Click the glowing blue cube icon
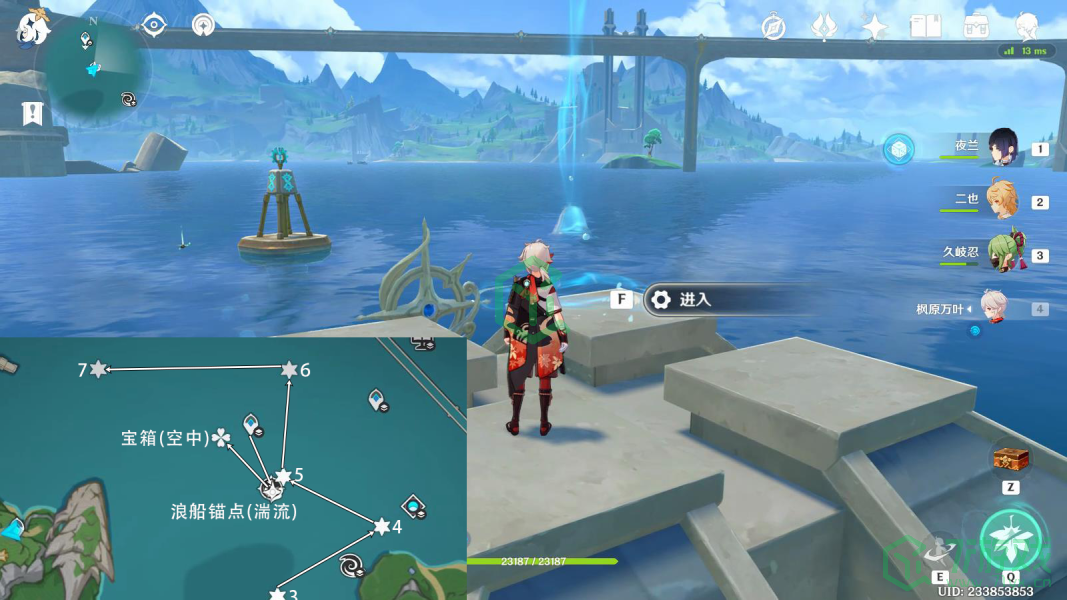1067x600 pixels. [x=899, y=149]
